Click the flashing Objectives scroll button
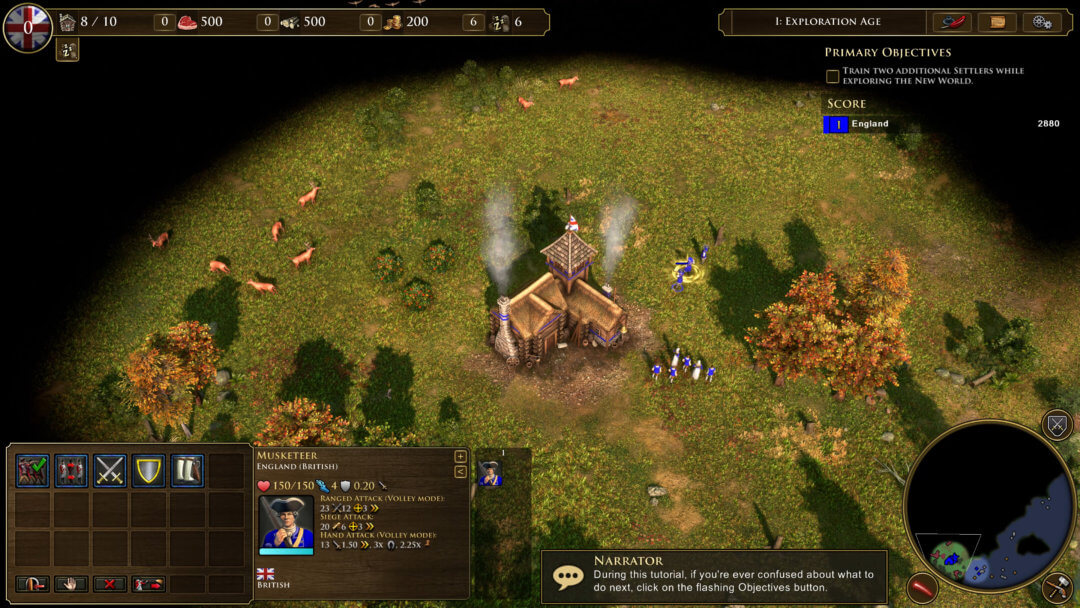This screenshot has height=608, width=1080. (x=997, y=22)
